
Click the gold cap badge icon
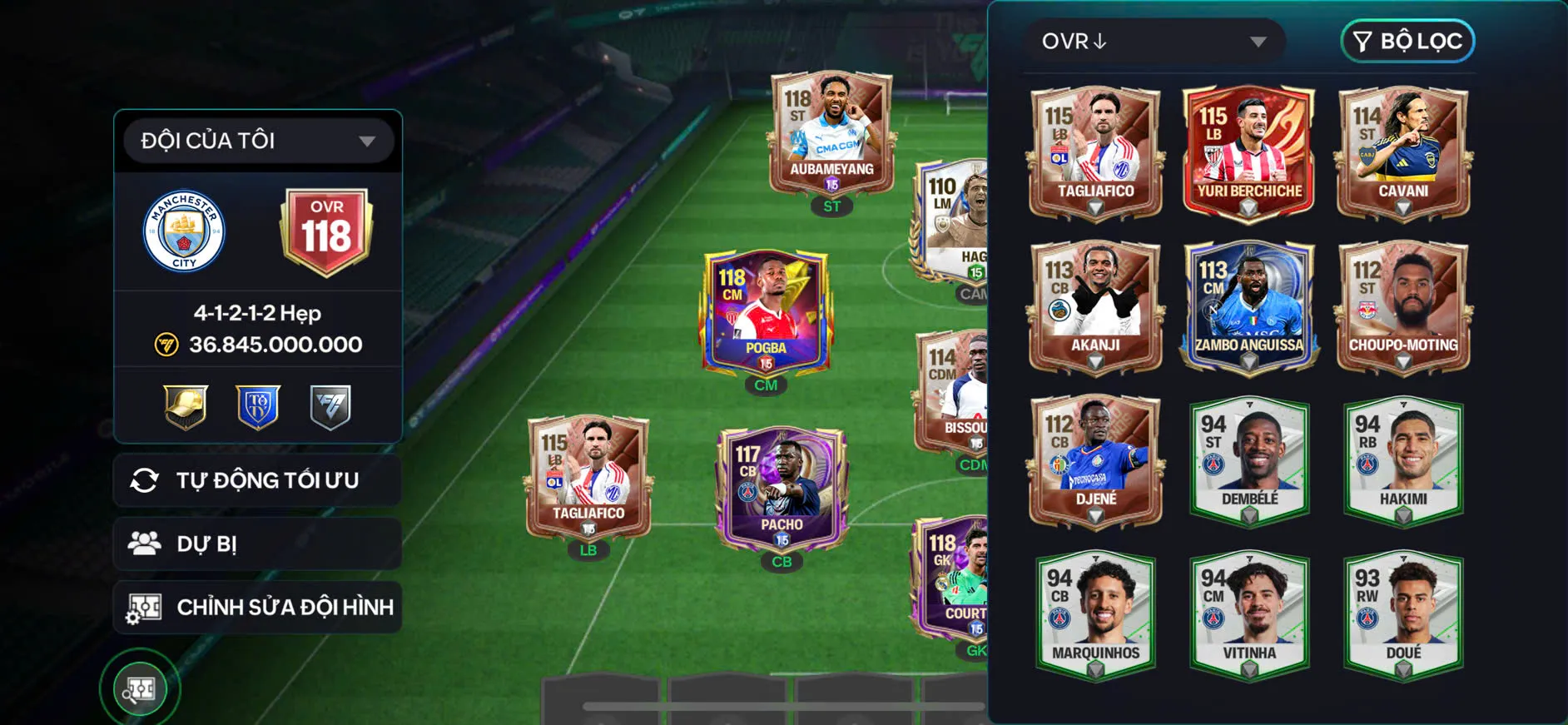(x=186, y=407)
